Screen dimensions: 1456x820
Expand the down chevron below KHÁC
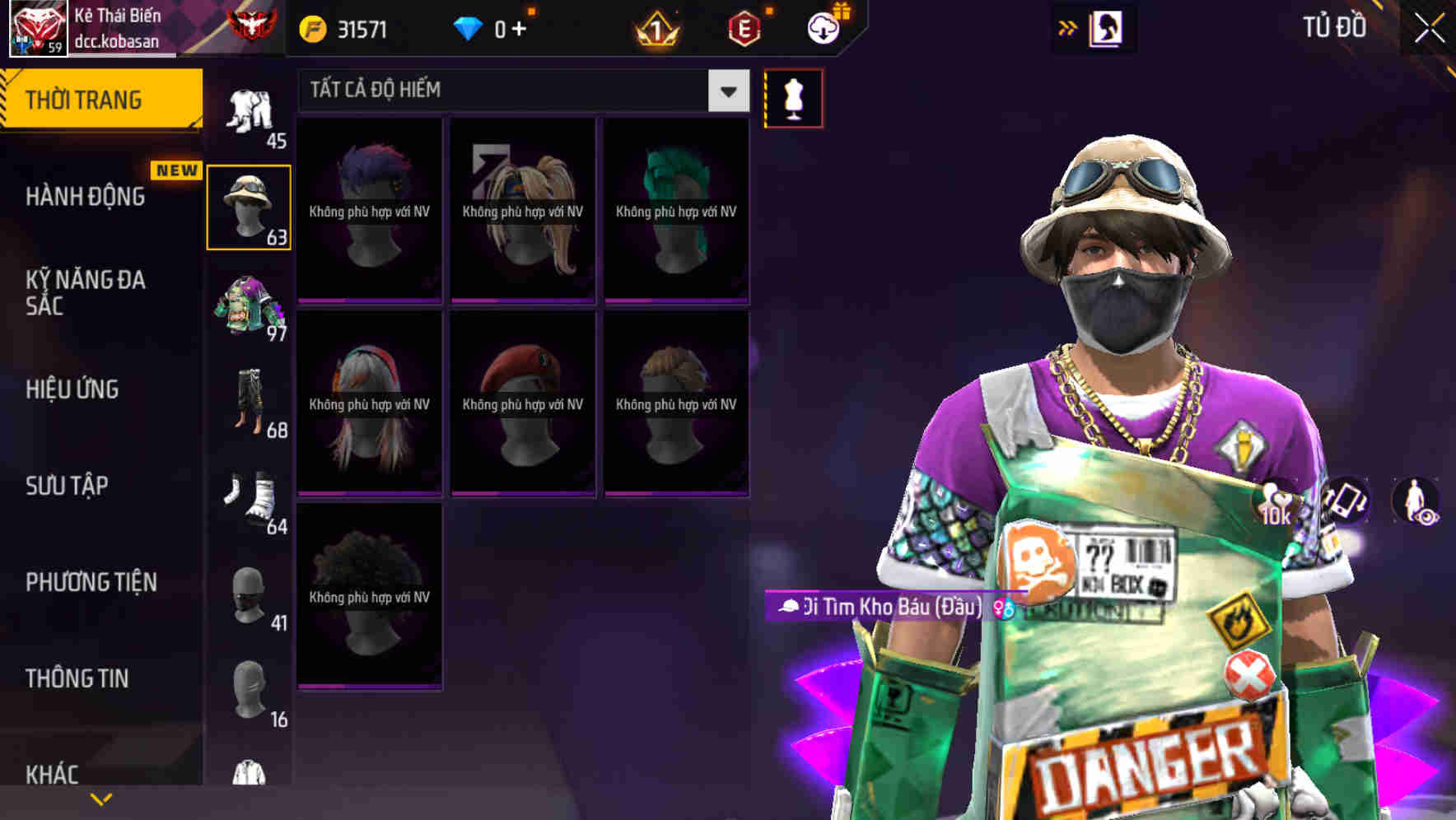point(101,798)
